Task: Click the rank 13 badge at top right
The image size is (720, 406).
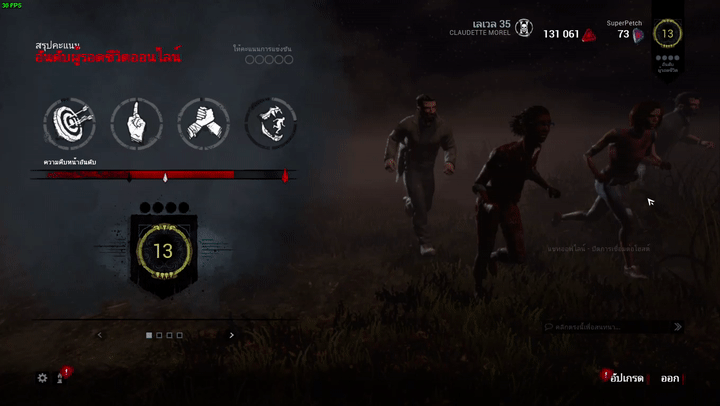Action: pyautogui.click(x=668, y=34)
